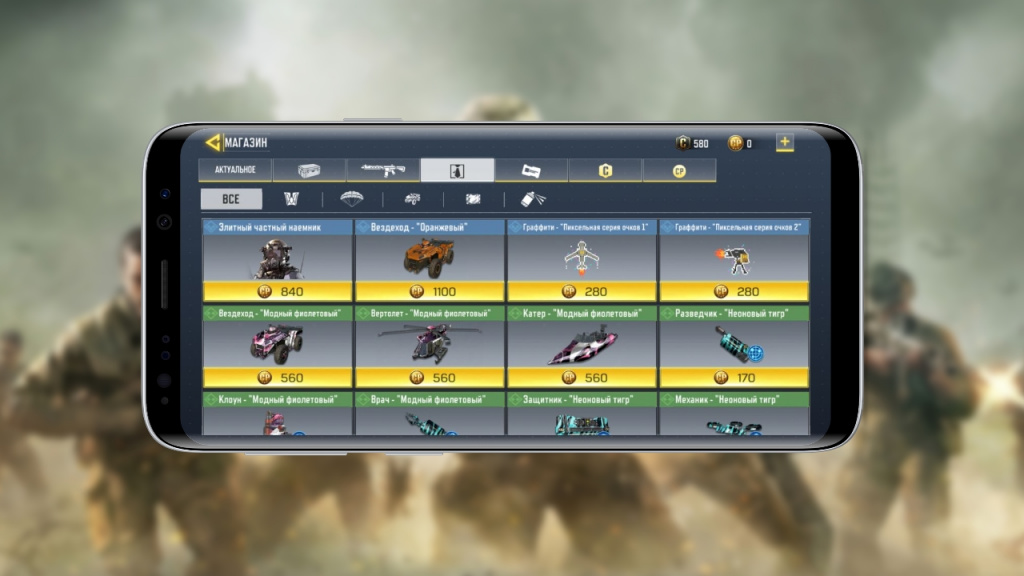Screen dimensions: 1024x576
Task: Choose the Разведчик Неоновый тигр item
Action: (x=734, y=346)
